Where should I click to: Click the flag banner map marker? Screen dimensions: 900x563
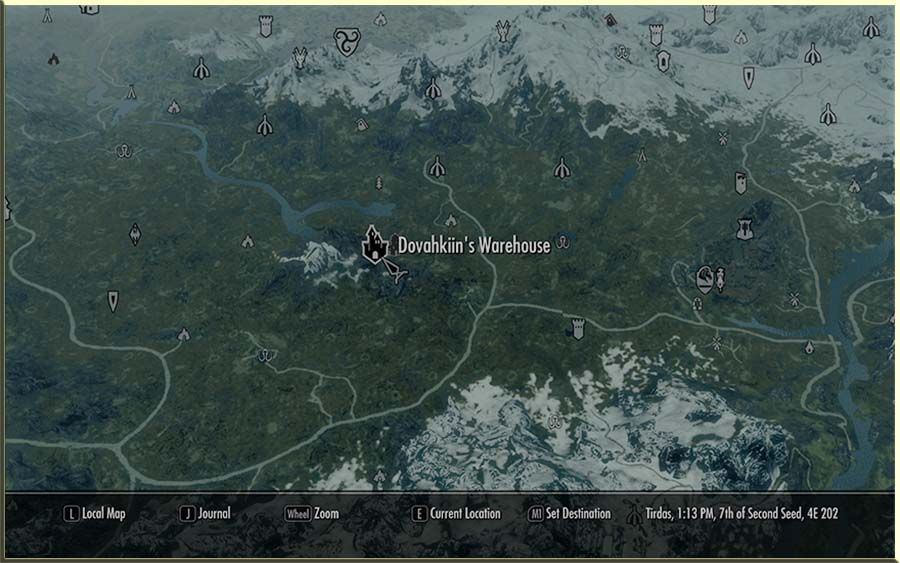click(x=740, y=183)
